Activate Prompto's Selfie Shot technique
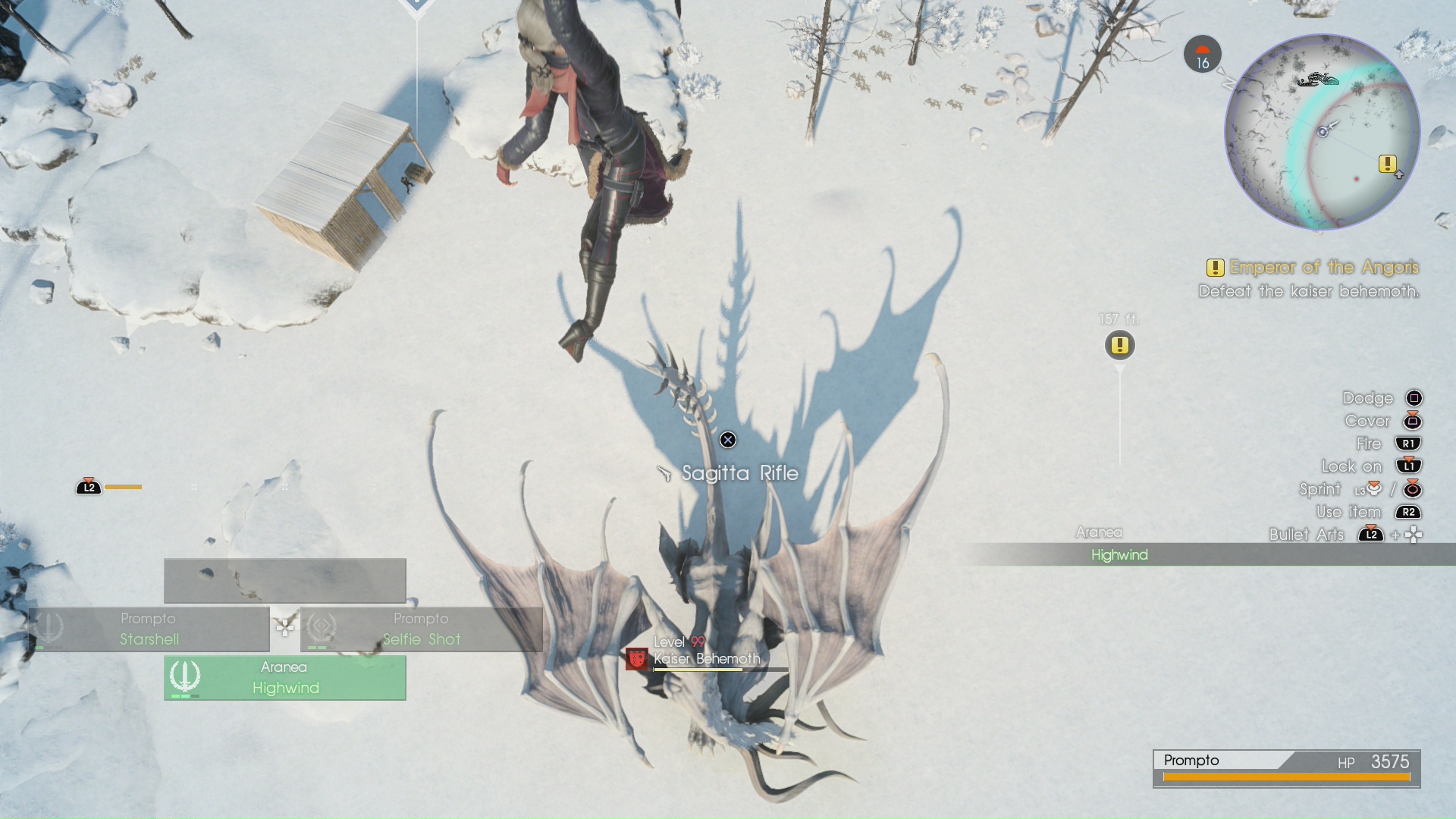This screenshot has height=819, width=1456. tap(421, 629)
